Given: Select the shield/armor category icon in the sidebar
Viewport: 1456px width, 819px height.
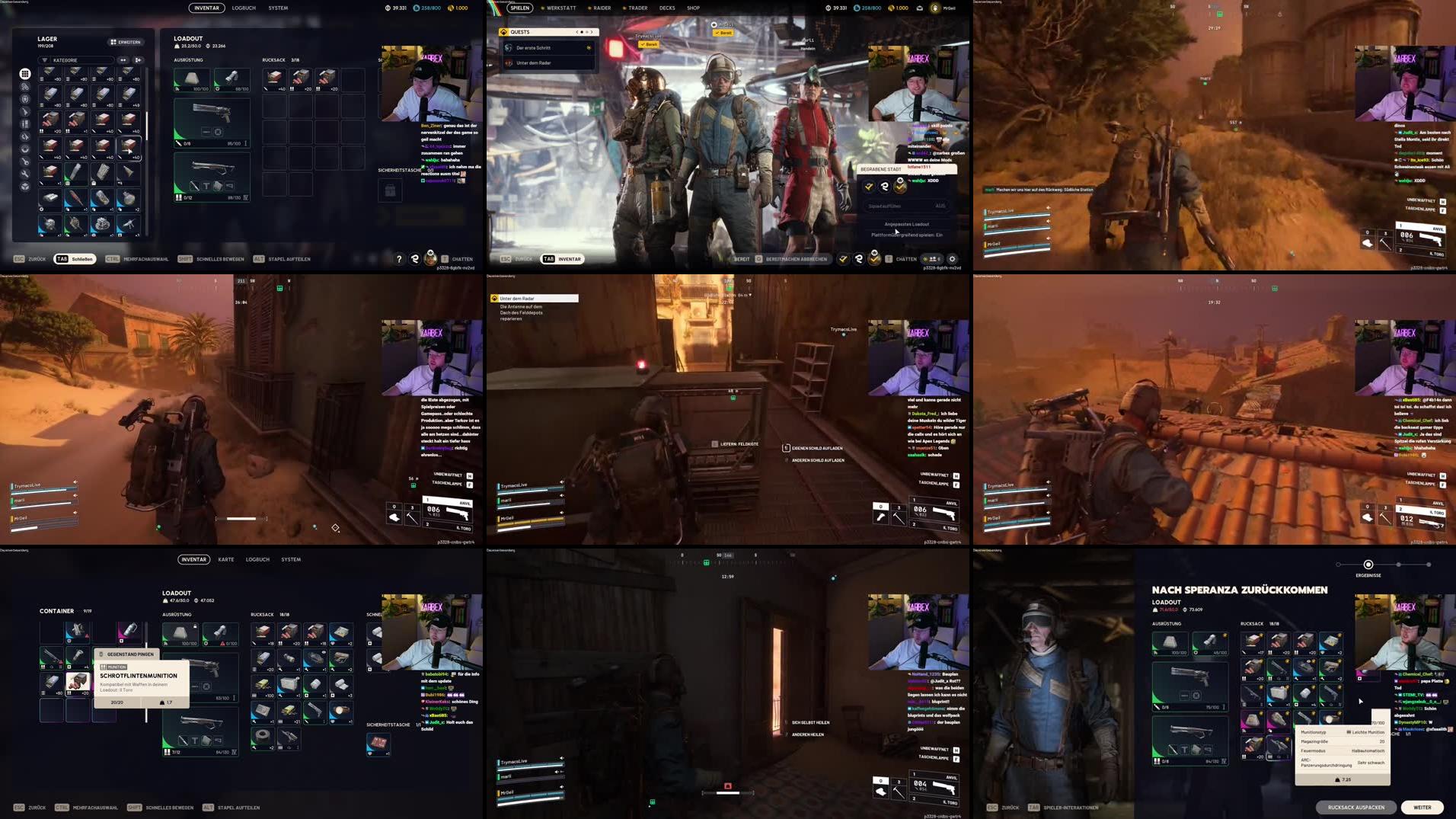Looking at the screenshot, I should click(24, 100).
